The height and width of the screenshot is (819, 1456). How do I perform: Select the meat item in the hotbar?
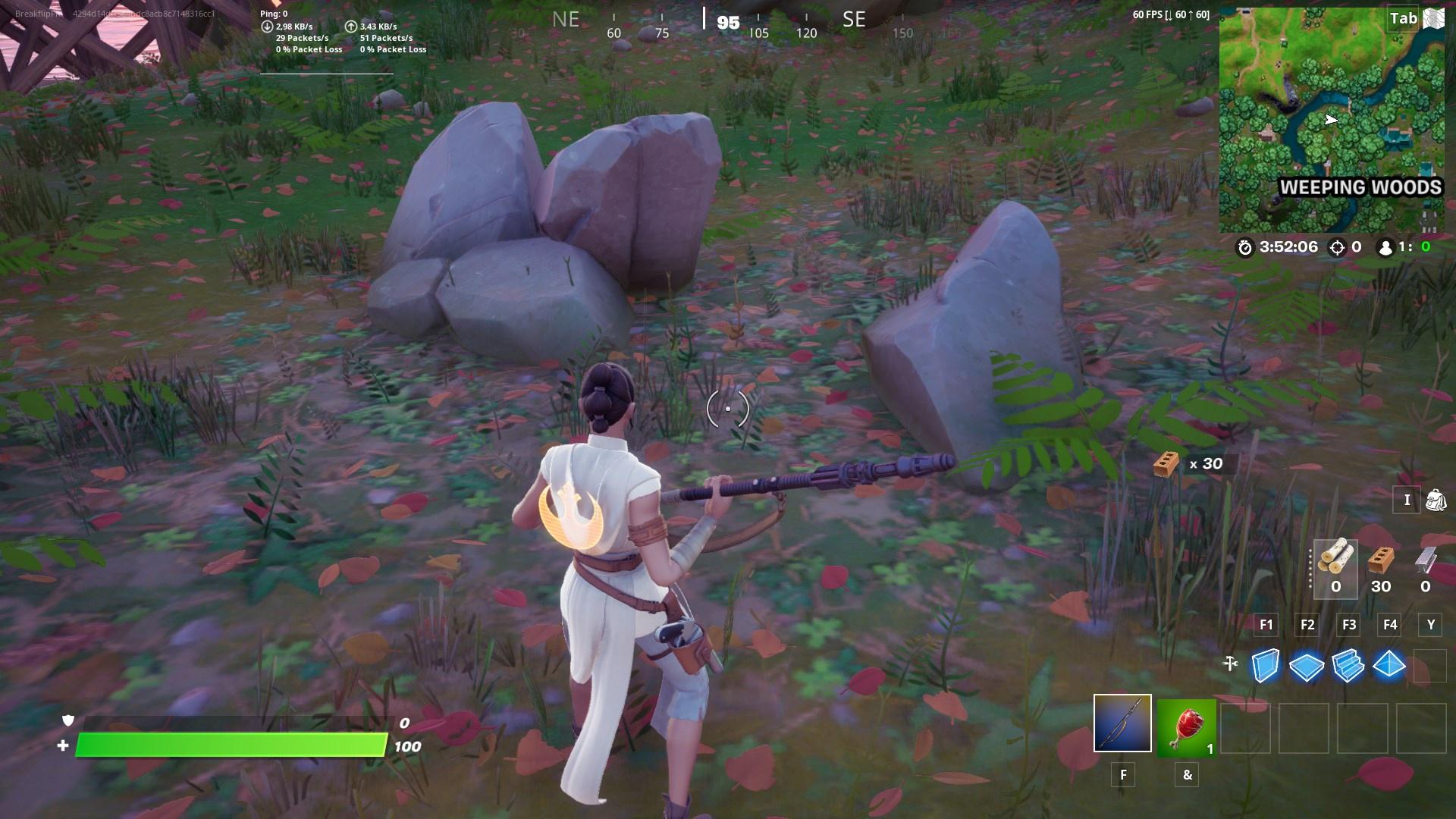tap(1187, 726)
